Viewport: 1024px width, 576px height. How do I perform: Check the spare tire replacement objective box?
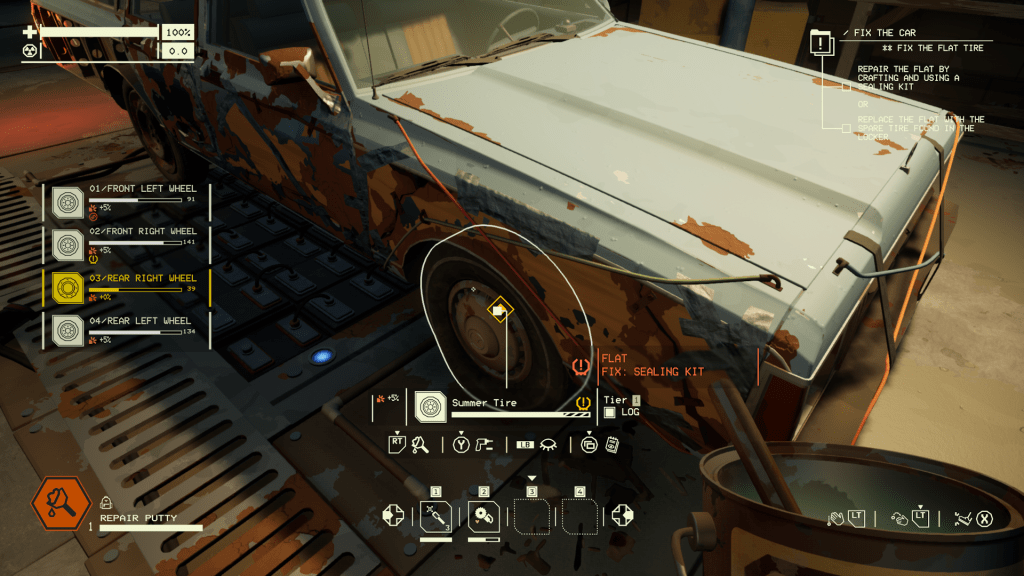[x=846, y=128]
